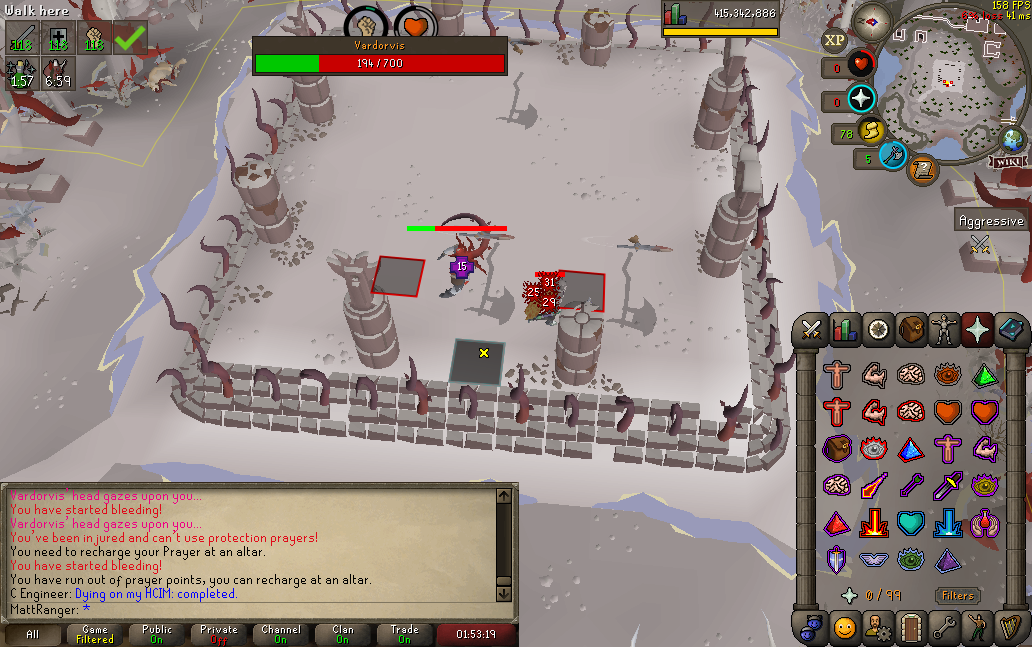Open the world map globe
The height and width of the screenshot is (647, 1032).
pos(1013,139)
